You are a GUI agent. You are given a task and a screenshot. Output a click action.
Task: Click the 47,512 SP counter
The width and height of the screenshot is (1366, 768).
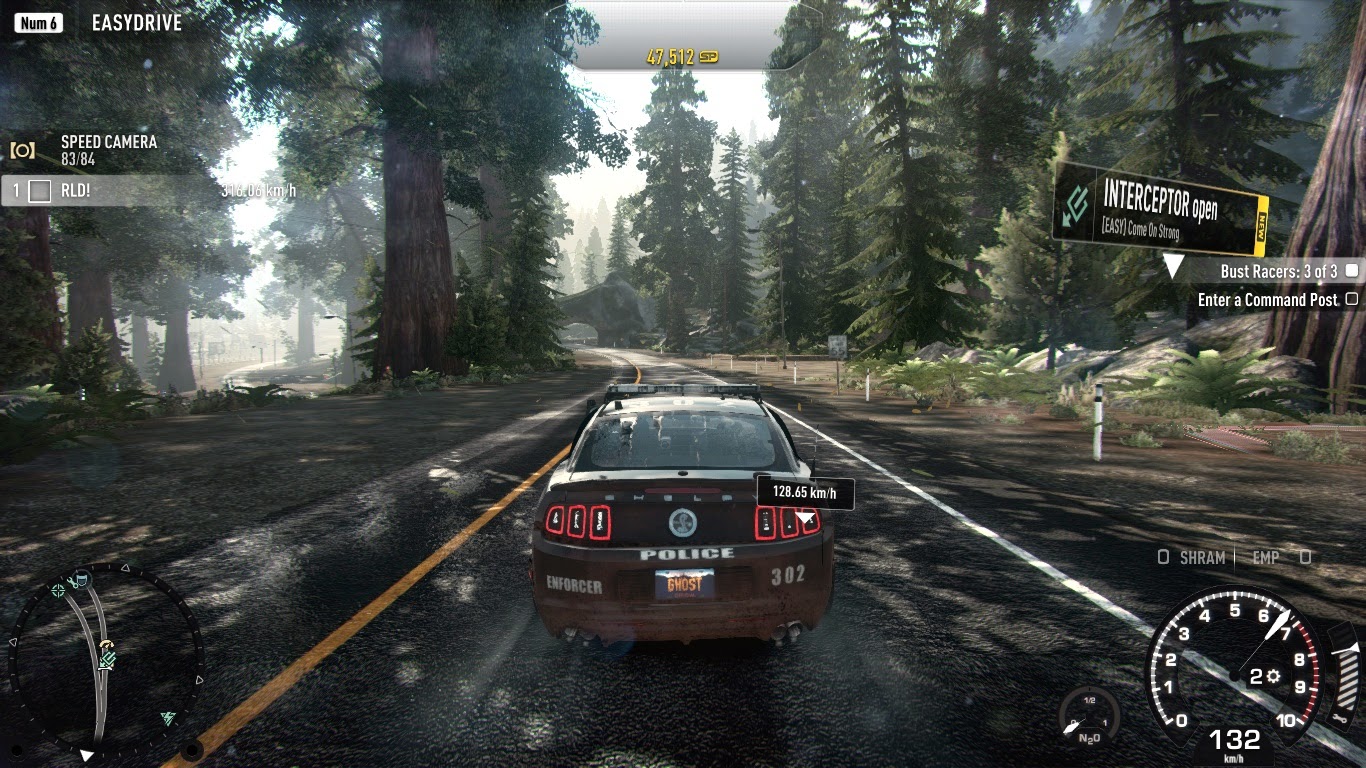pos(678,57)
